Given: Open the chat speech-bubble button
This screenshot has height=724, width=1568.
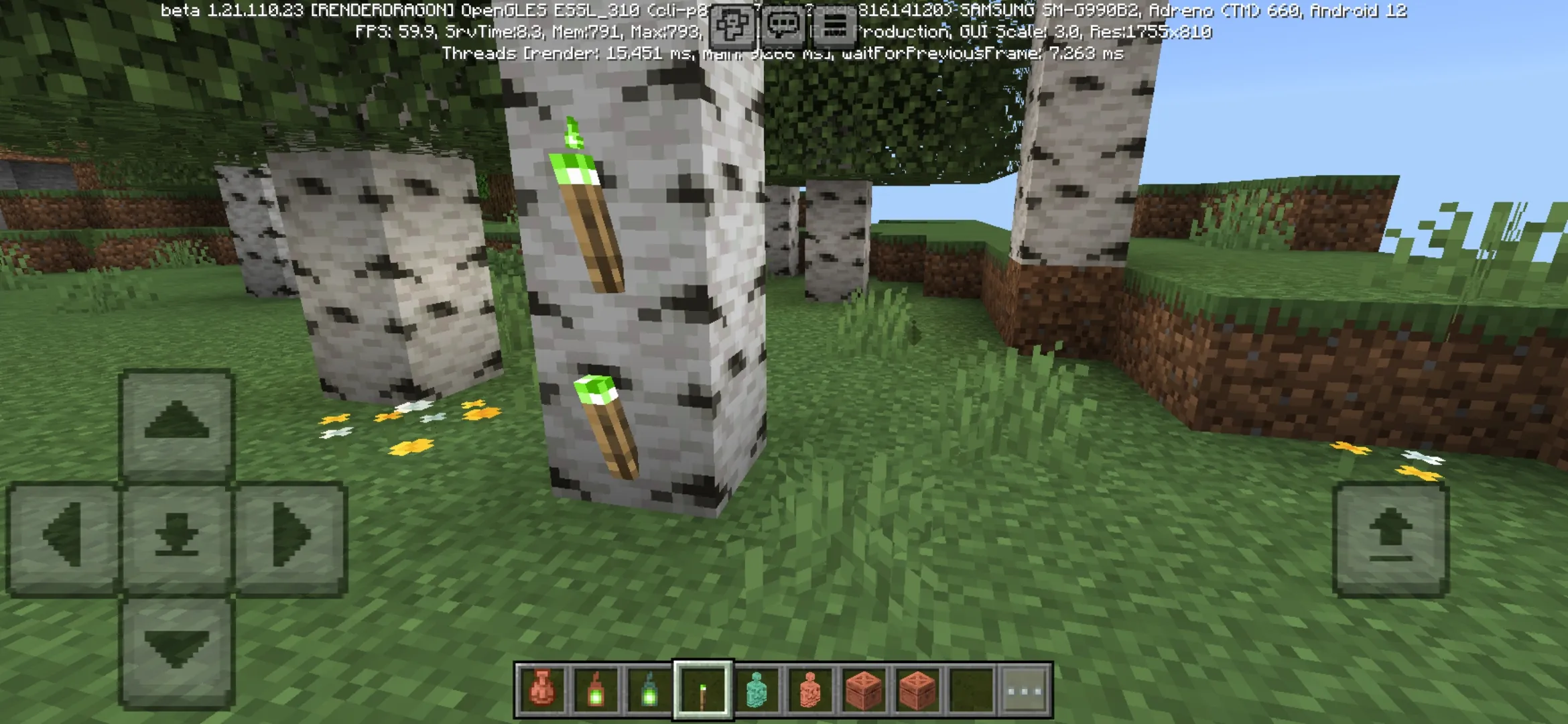Looking at the screenshot, I should tap(783, 27).
